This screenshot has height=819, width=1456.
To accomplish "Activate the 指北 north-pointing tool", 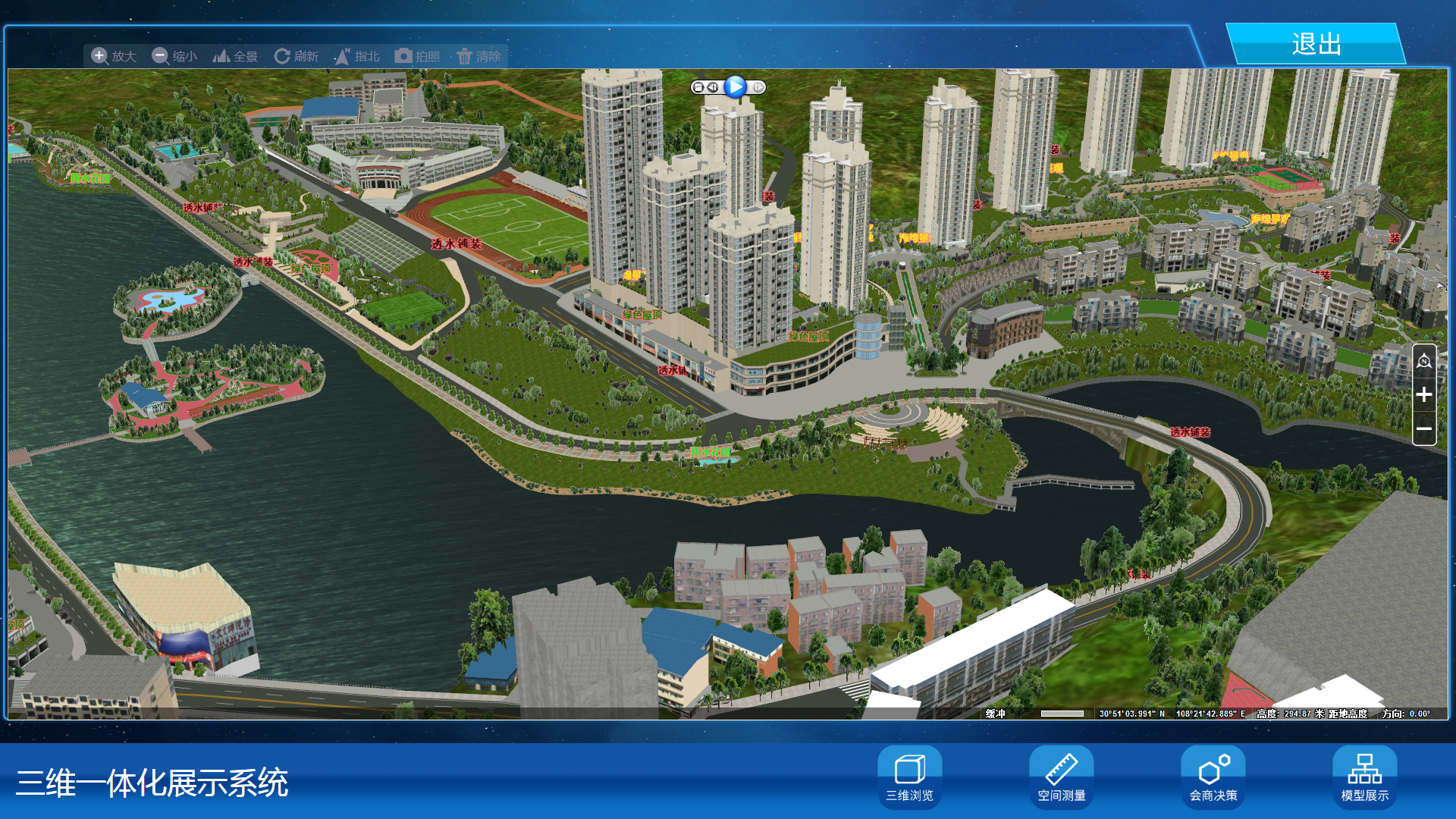I will [x=356, y=56].
